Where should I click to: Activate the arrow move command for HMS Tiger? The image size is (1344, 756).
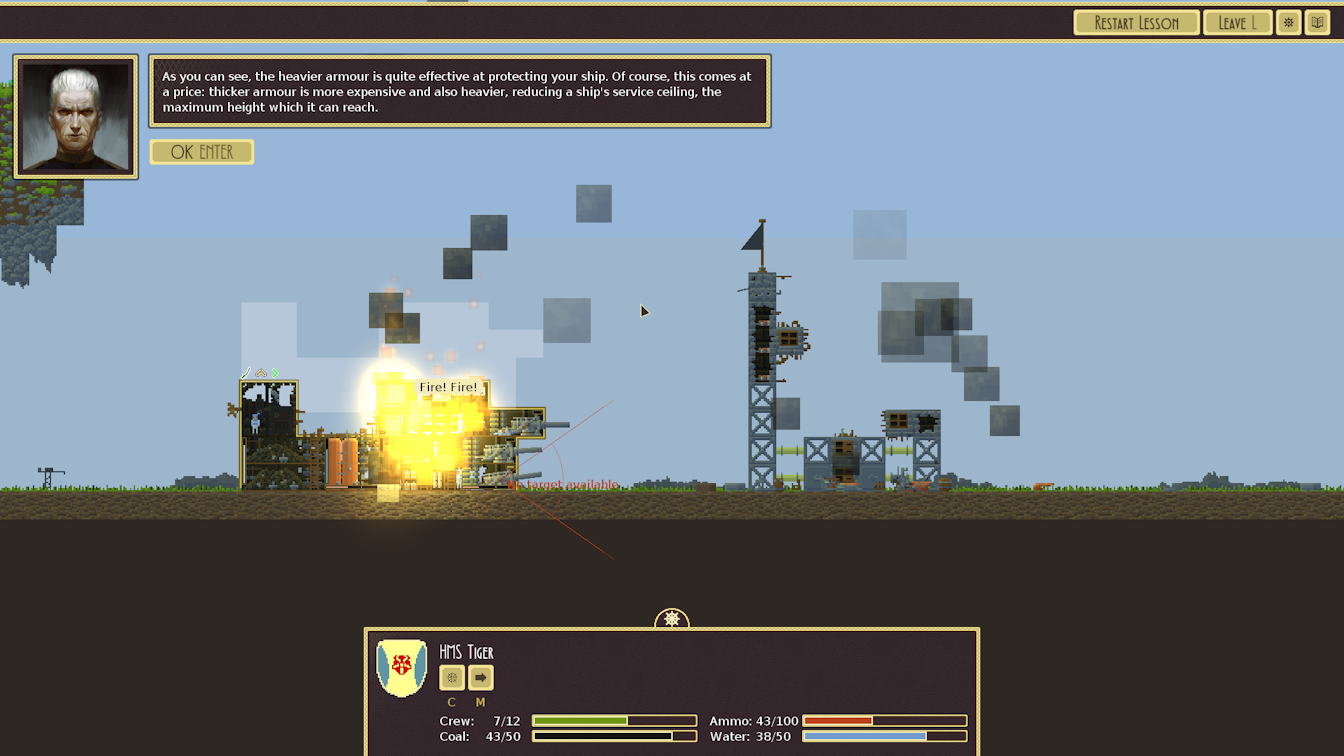coord(481,678)
